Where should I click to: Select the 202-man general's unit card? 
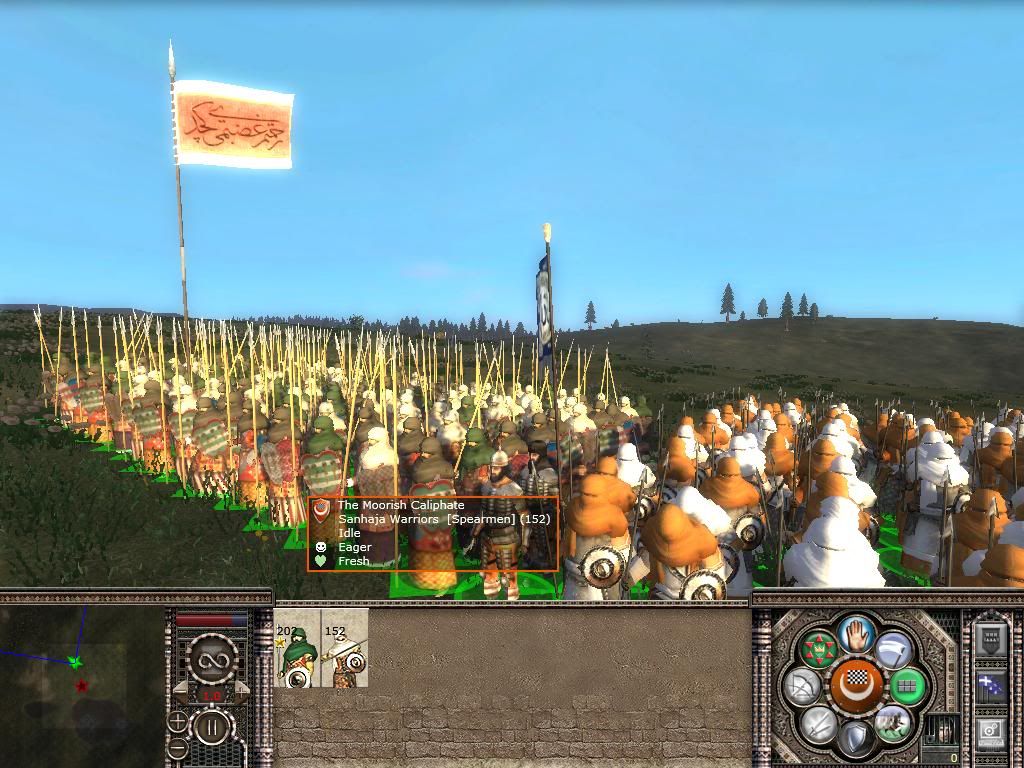(x=297, y=648)
